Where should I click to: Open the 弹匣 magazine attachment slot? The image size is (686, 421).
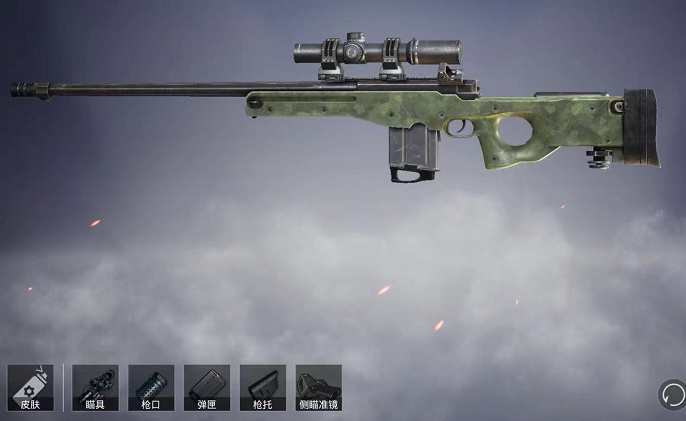(207, 388)
